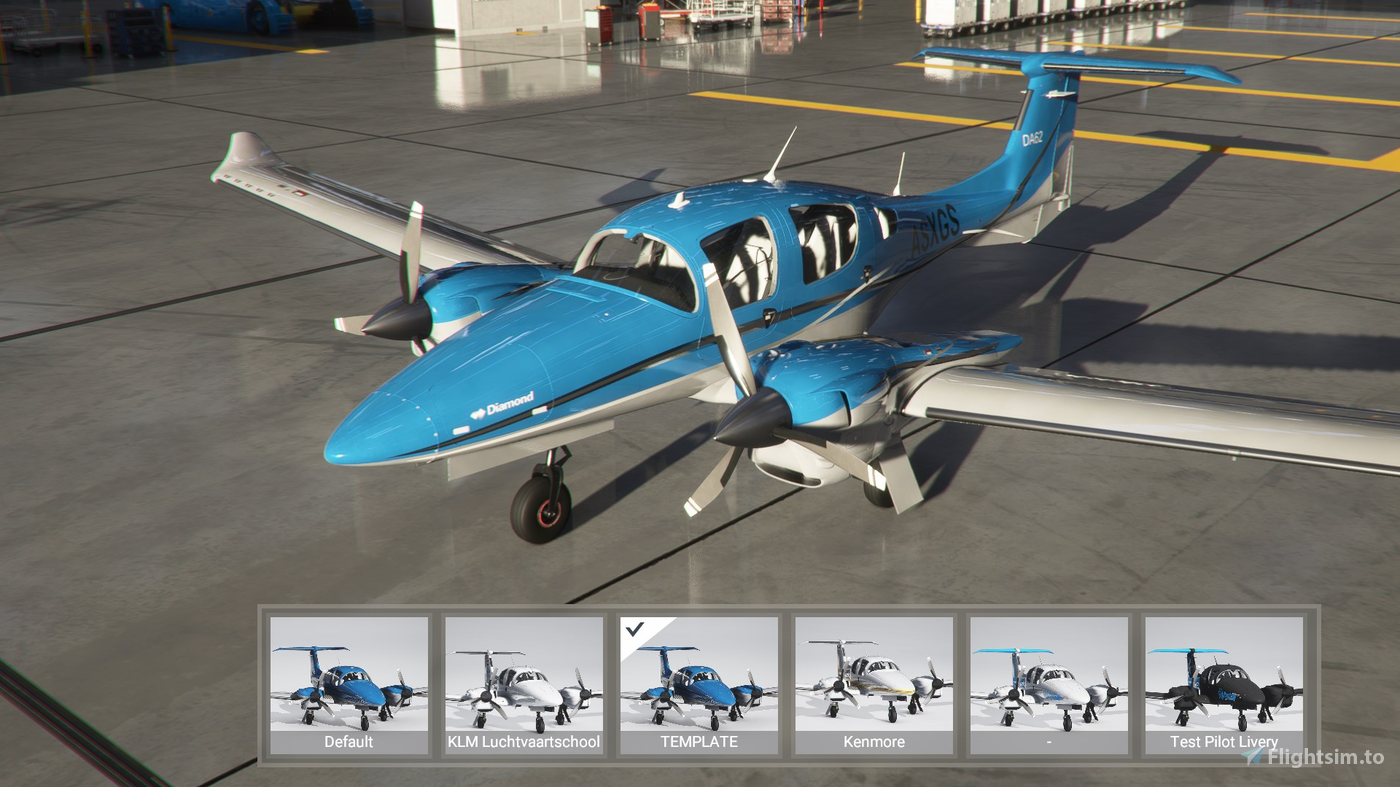Click the Kenmore label
Screen dimensions: 1400x787
pos(873,742)
